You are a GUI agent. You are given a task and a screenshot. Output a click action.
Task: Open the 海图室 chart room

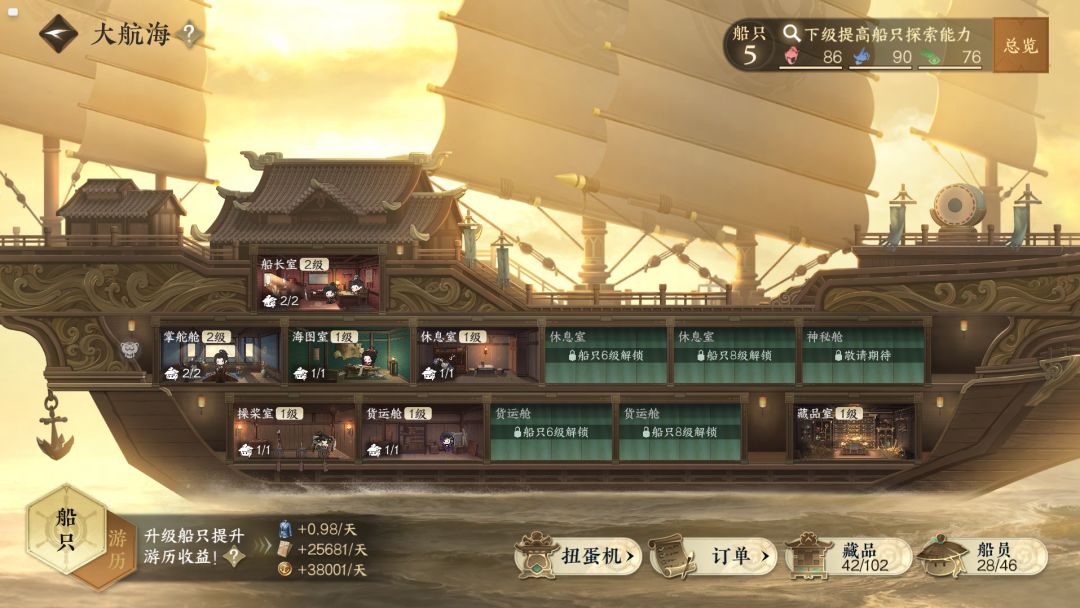[349, 355]
